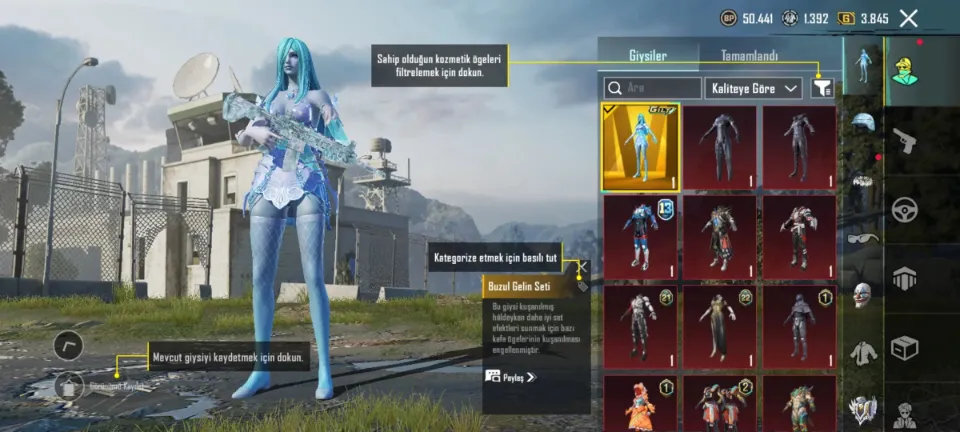Save the current outfit with the hanger button

(68, 385)
